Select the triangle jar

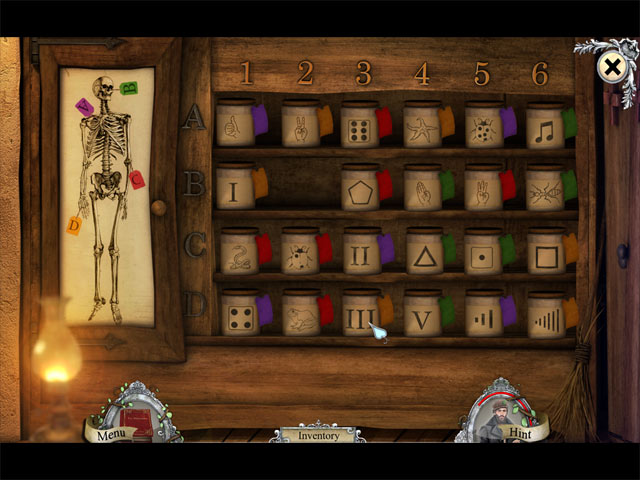(x=424, y=254)
